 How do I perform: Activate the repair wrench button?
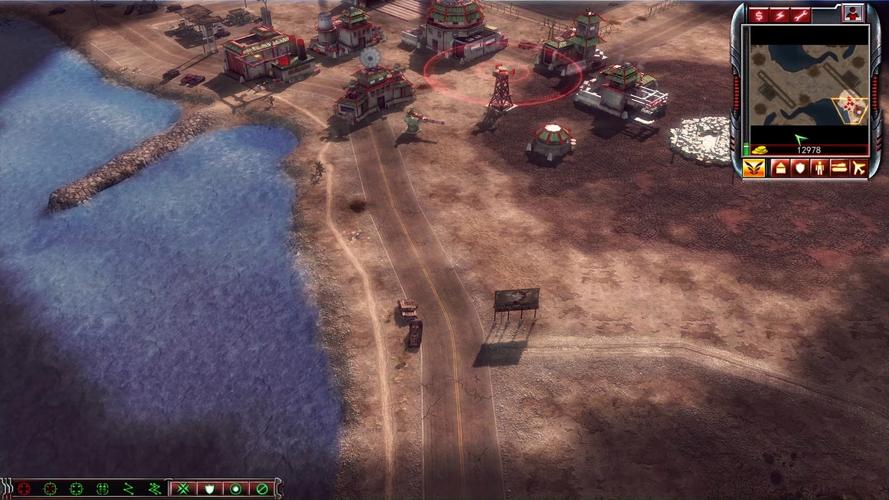pos(800,15)
